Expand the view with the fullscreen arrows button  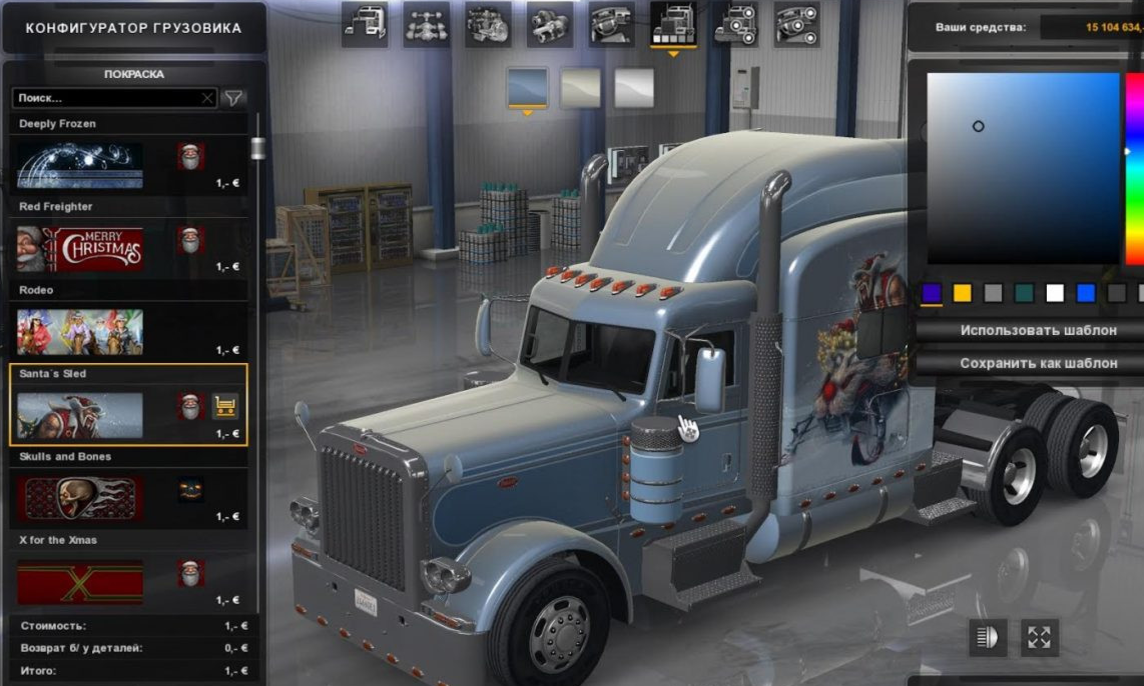(1039, 638)
